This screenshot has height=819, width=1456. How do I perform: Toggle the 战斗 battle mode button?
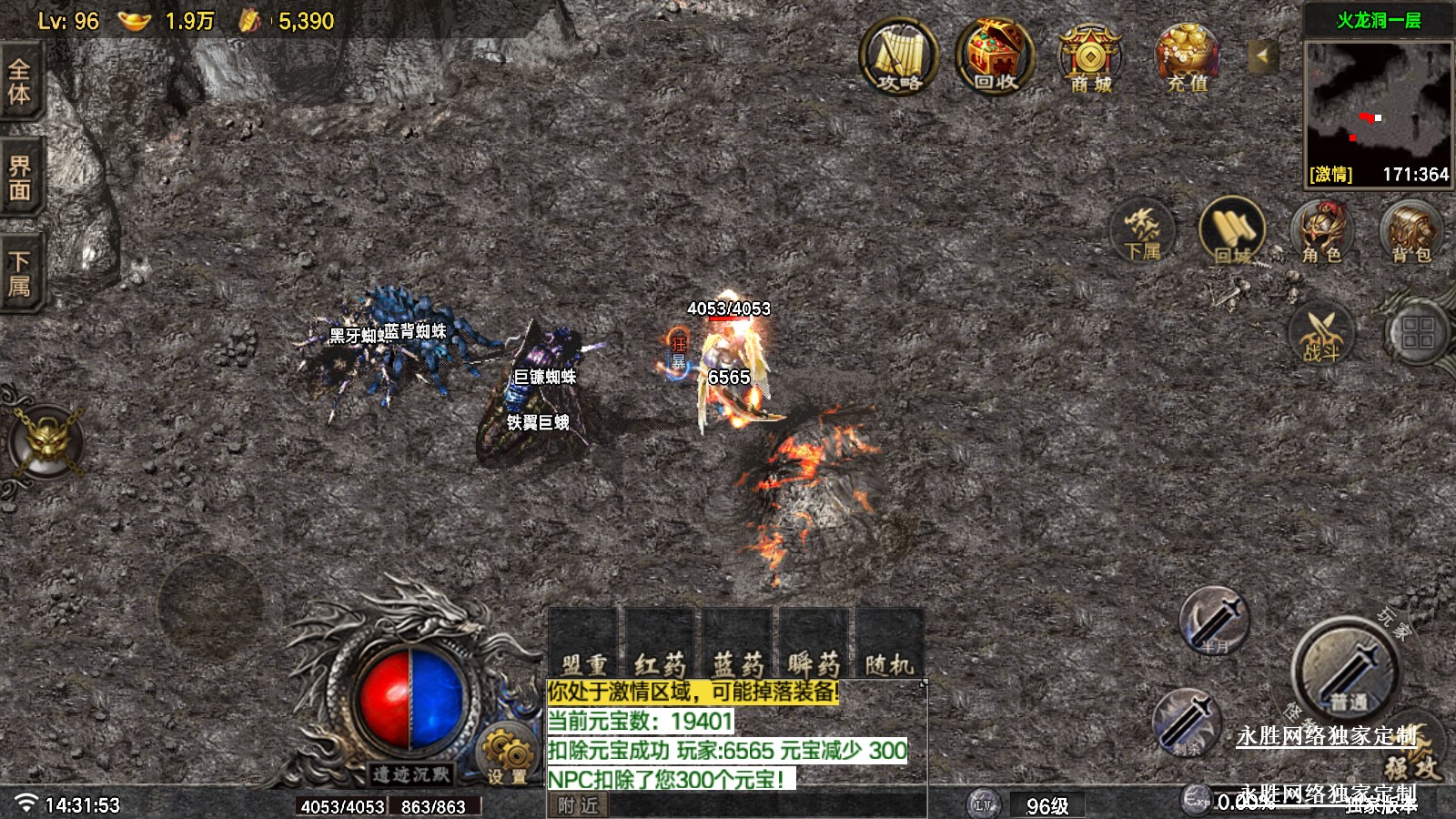(x=1321, y=333)
